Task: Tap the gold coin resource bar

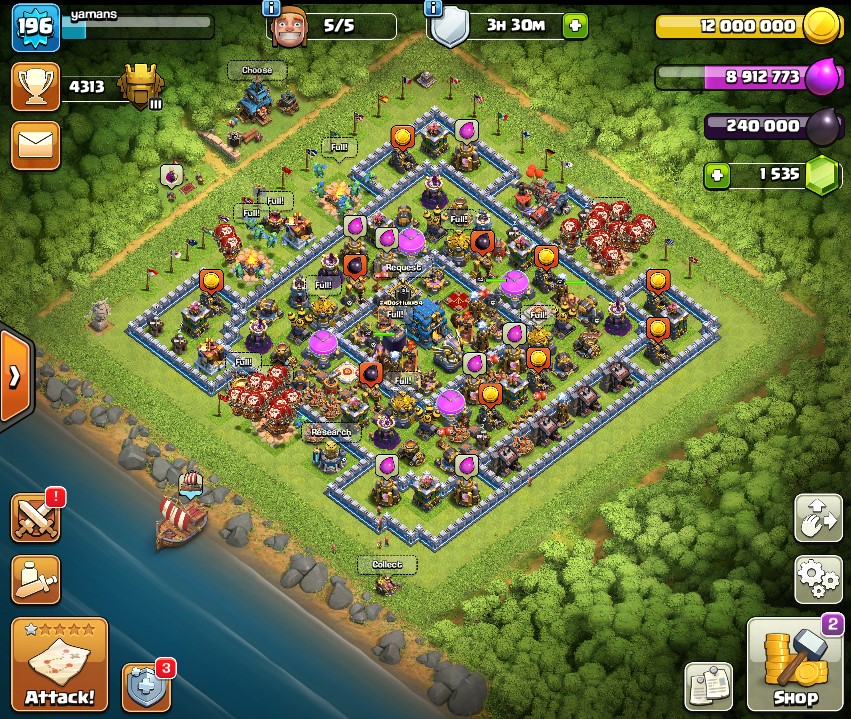Action: pyautogui.click(x=745, y=26)
